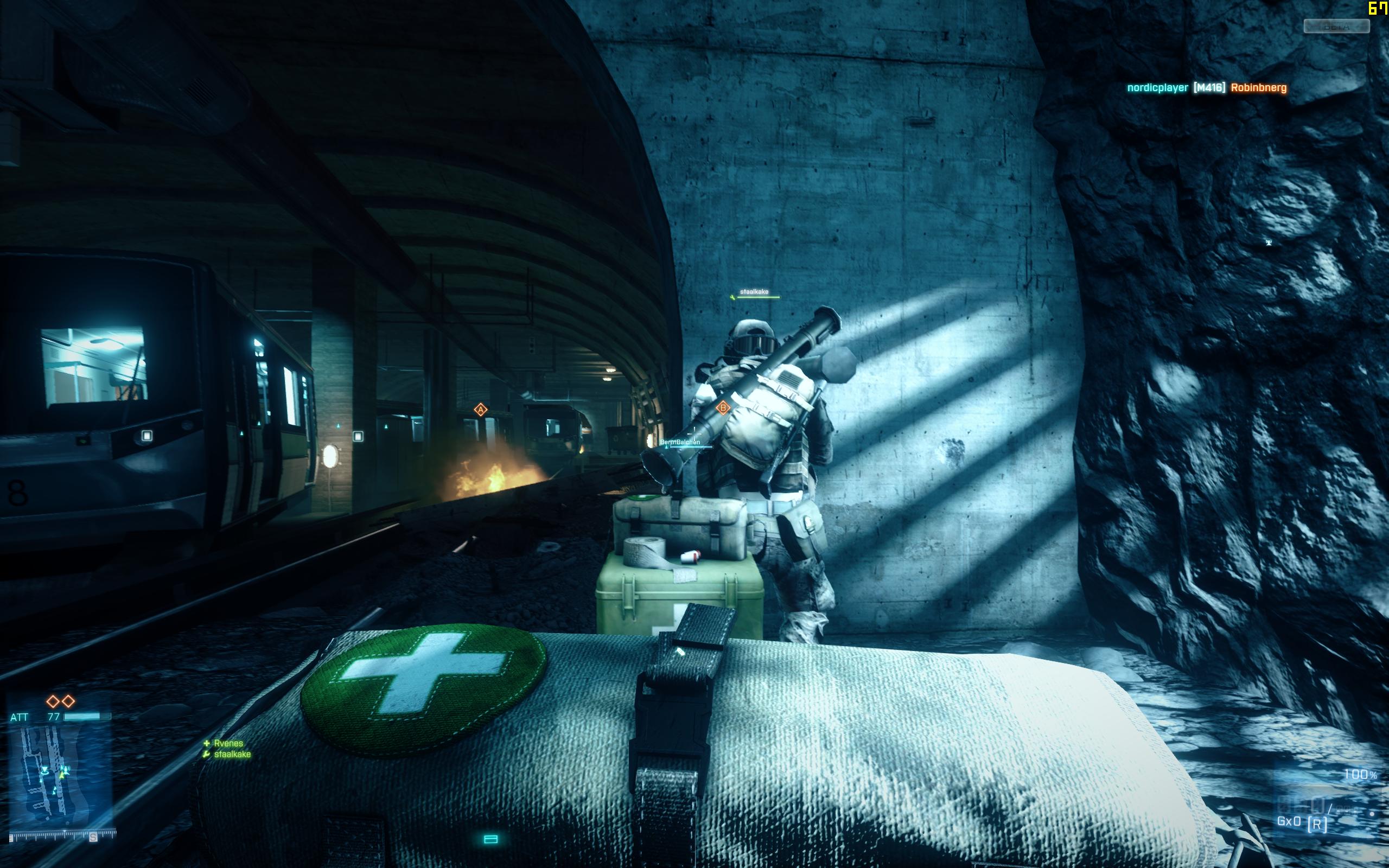Click nordicplayer's name in the kill feed
Image resolution: width=1389 pixels, height=868 pixels.
coord(1157,88)
